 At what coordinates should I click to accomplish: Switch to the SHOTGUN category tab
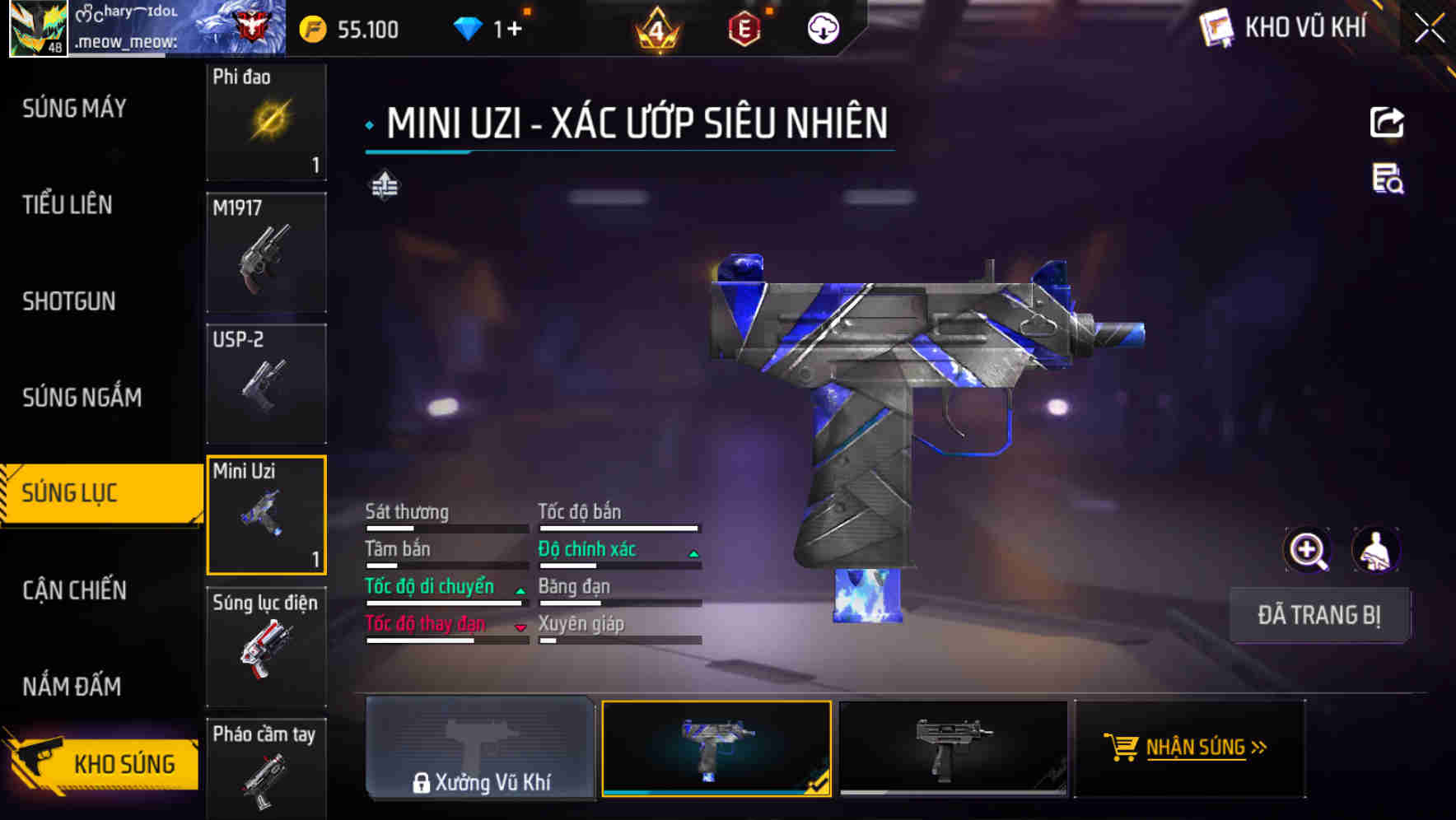70,301
